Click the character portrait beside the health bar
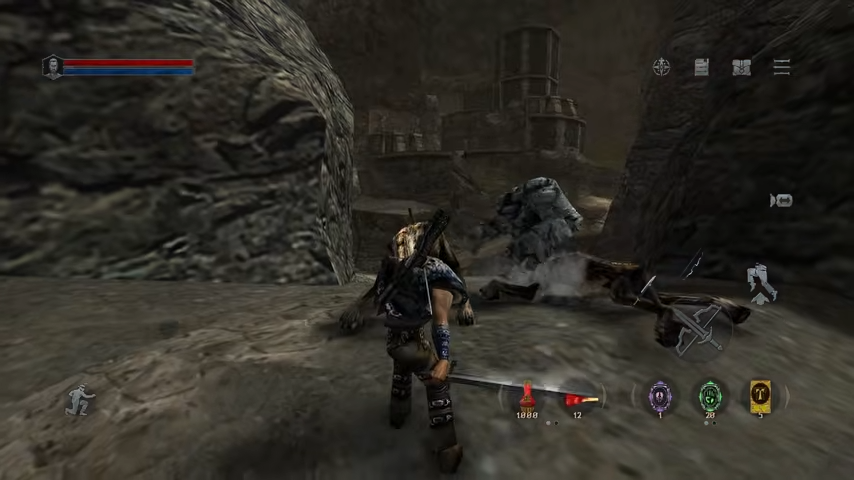This screenshot has width=854, height=480. click(52, 67)
